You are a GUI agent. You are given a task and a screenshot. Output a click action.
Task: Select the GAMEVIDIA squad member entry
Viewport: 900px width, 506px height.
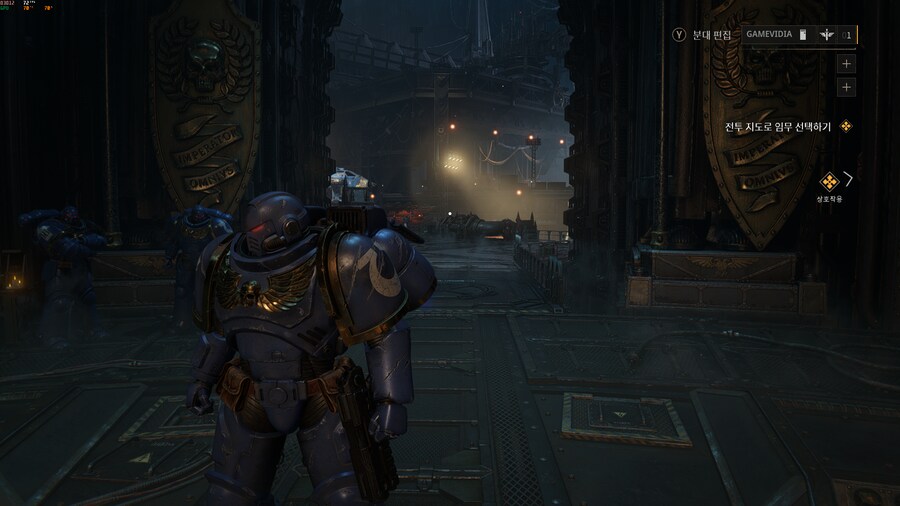click(798, 34)
